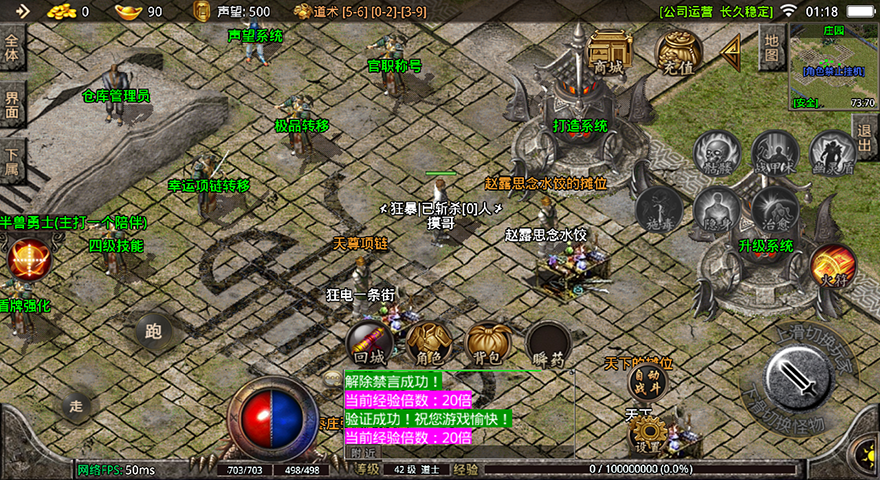Use the 施毒 poison skill
The height and width of the screenshot is (480, 880).
tap(659, 209)
